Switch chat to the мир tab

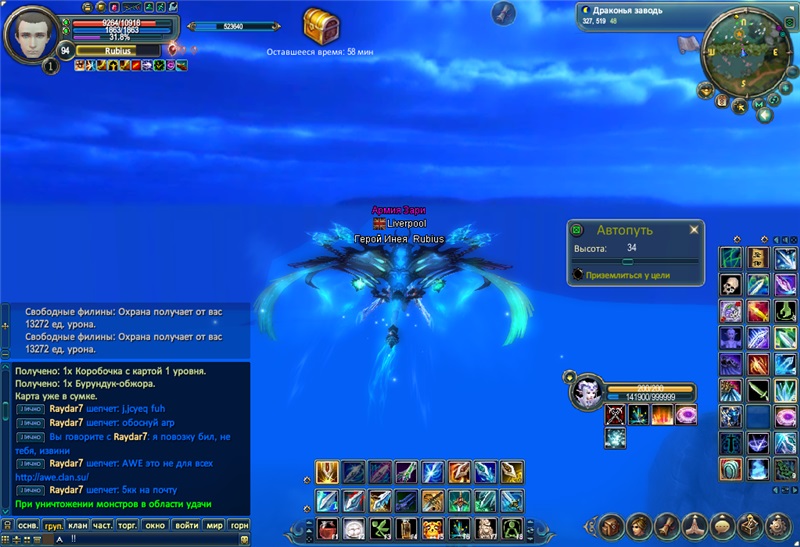(x=214, y=525)
